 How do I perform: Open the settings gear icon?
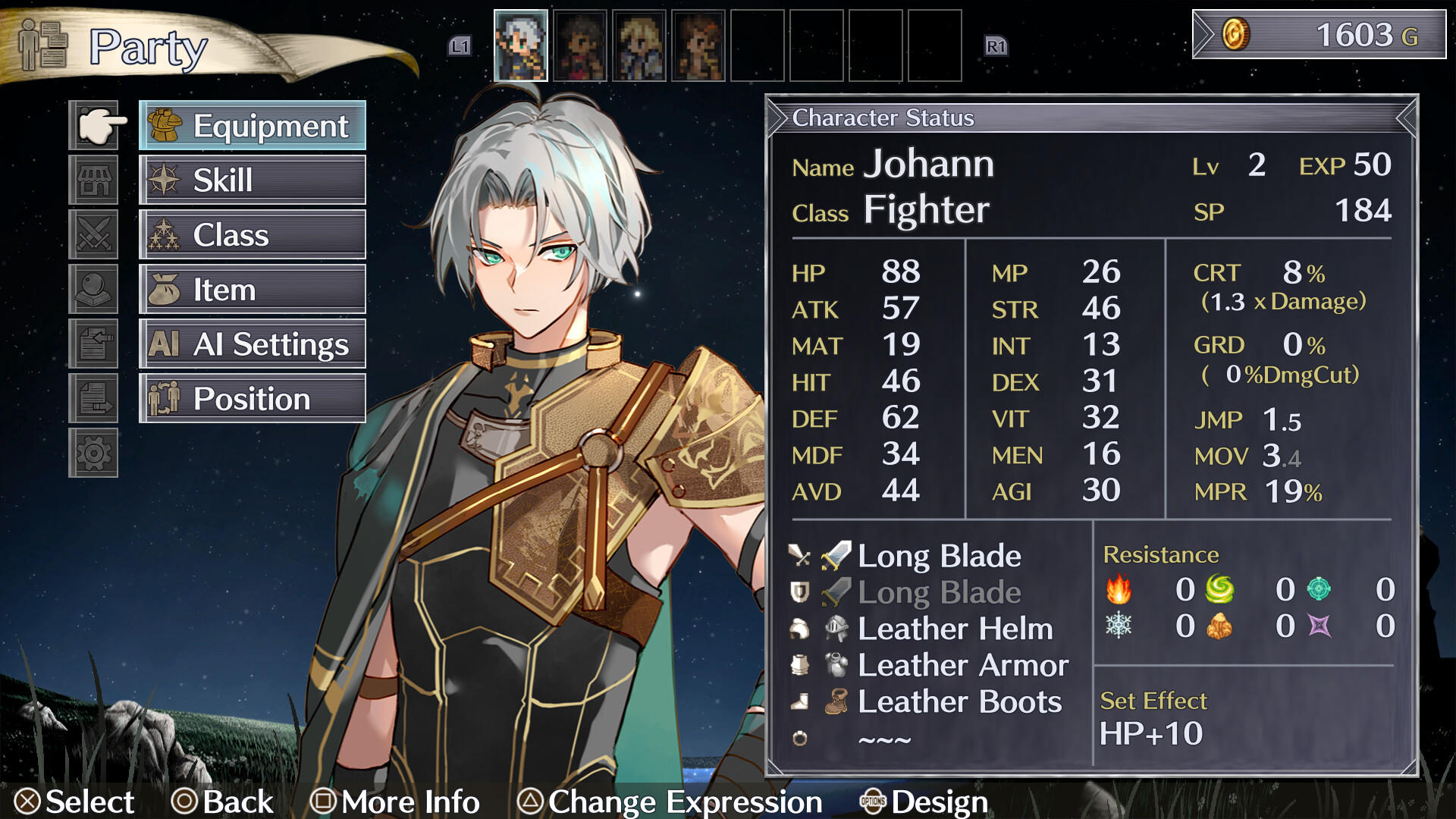pyautogui.click(x=94, y=453)
